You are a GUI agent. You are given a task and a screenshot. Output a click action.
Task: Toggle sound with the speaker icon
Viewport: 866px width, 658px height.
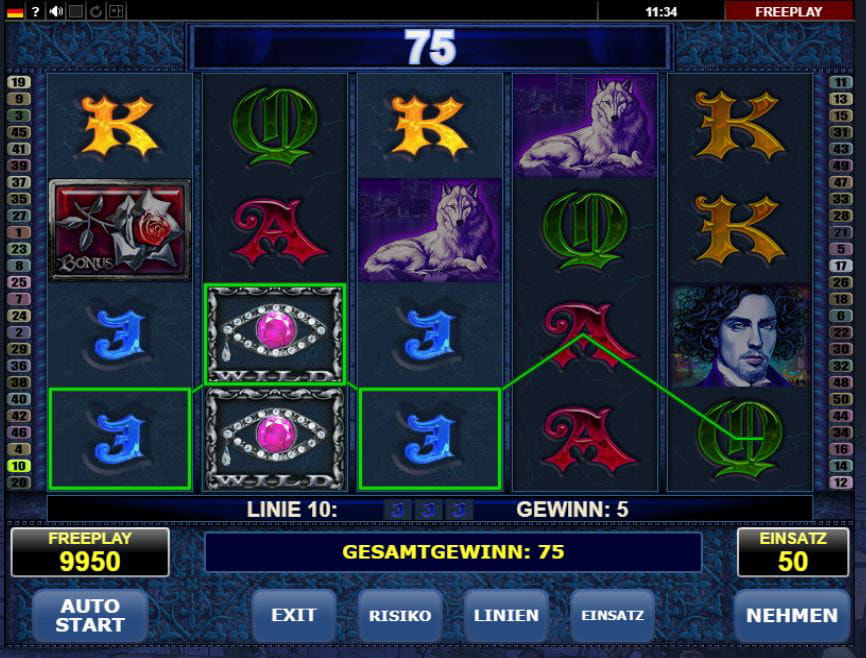(x=56, y=11)
